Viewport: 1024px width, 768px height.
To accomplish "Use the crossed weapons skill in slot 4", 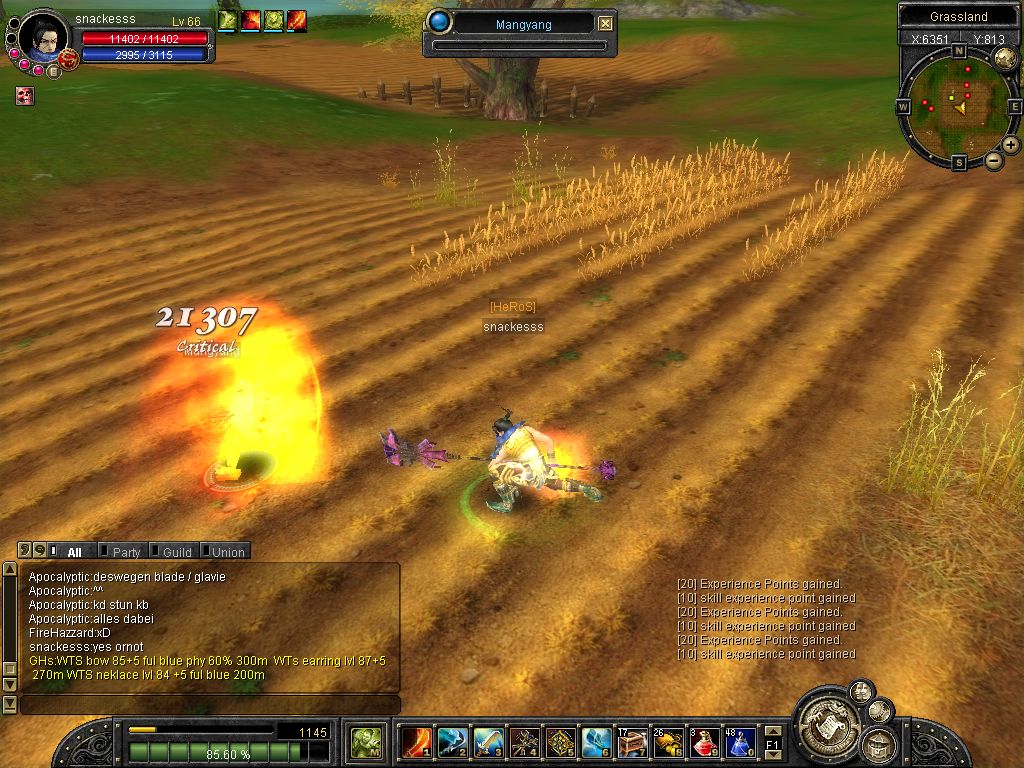I will click(525, 741).
